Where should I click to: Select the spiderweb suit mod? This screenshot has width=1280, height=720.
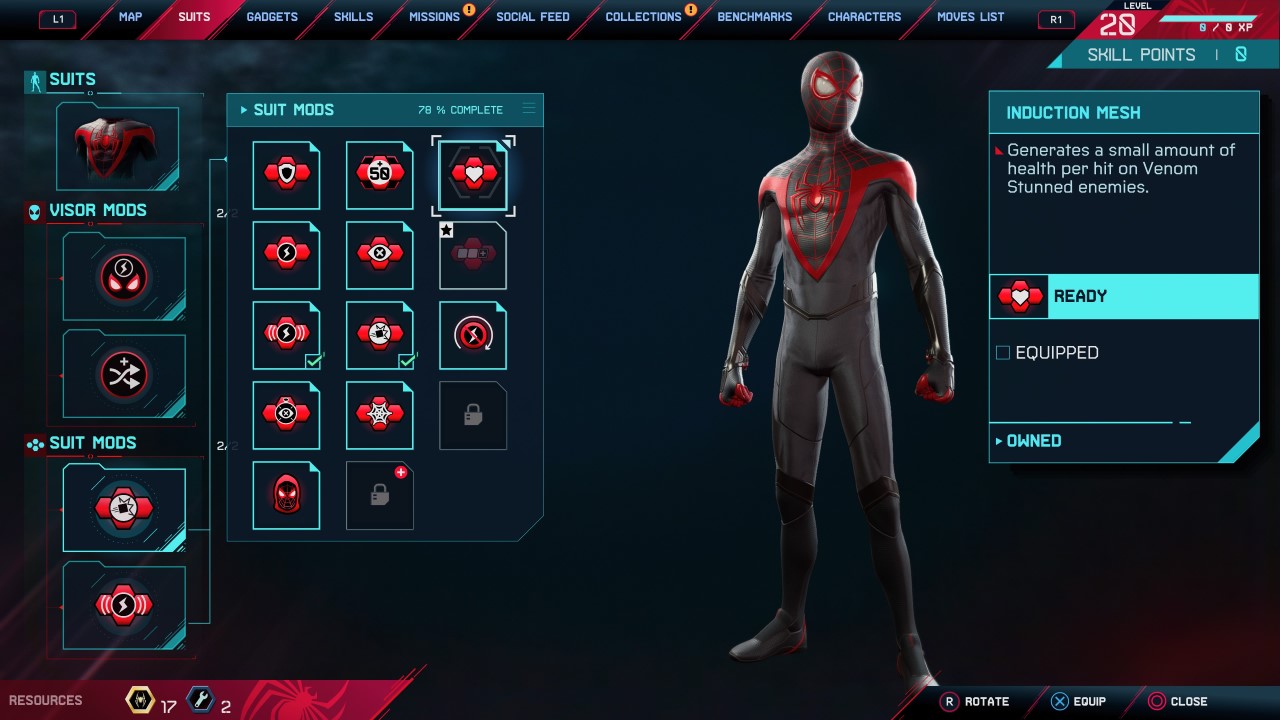coord(379,414)
